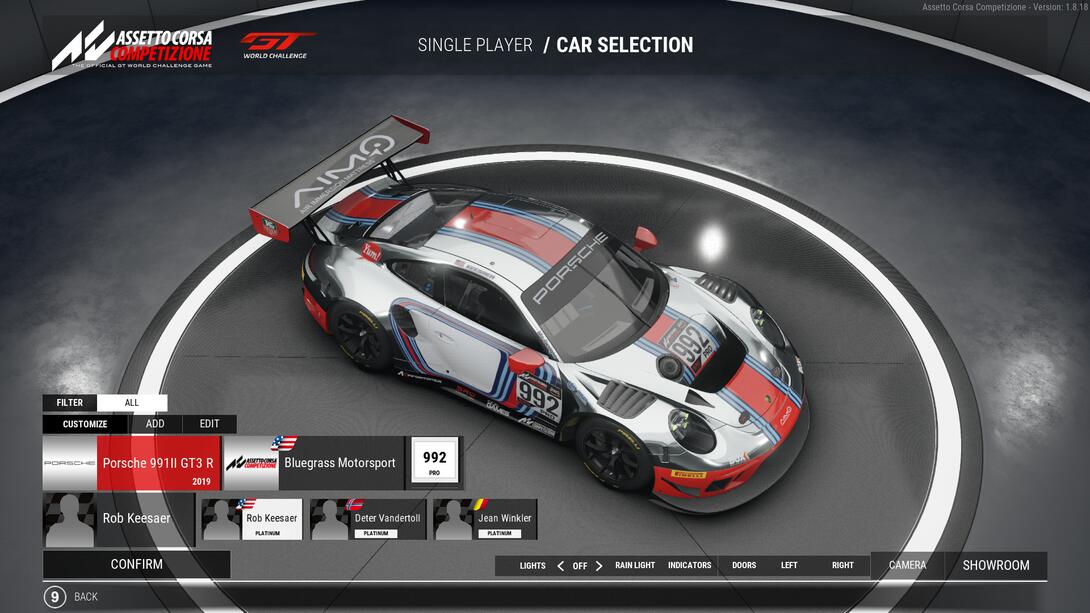Switch to the Camera view mode
This screenshot has height=613, width=1090.
click(907, 565)
